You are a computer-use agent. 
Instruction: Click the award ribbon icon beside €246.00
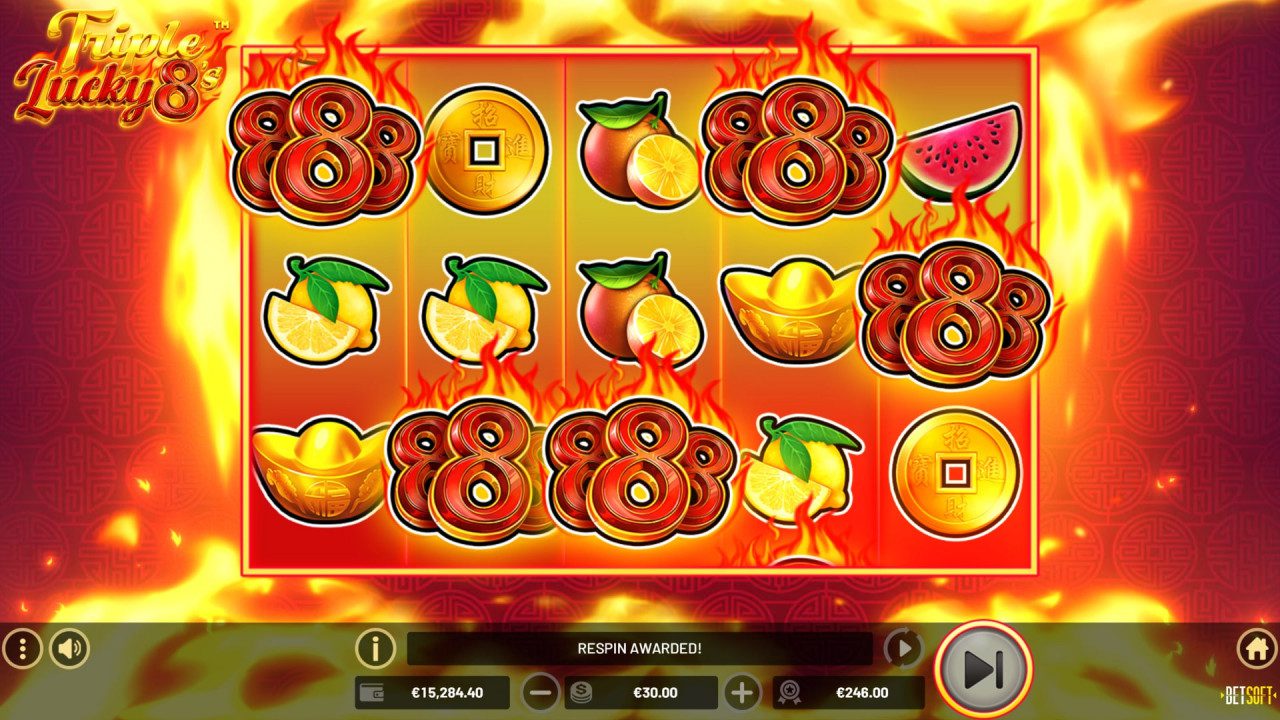[790, 691]
